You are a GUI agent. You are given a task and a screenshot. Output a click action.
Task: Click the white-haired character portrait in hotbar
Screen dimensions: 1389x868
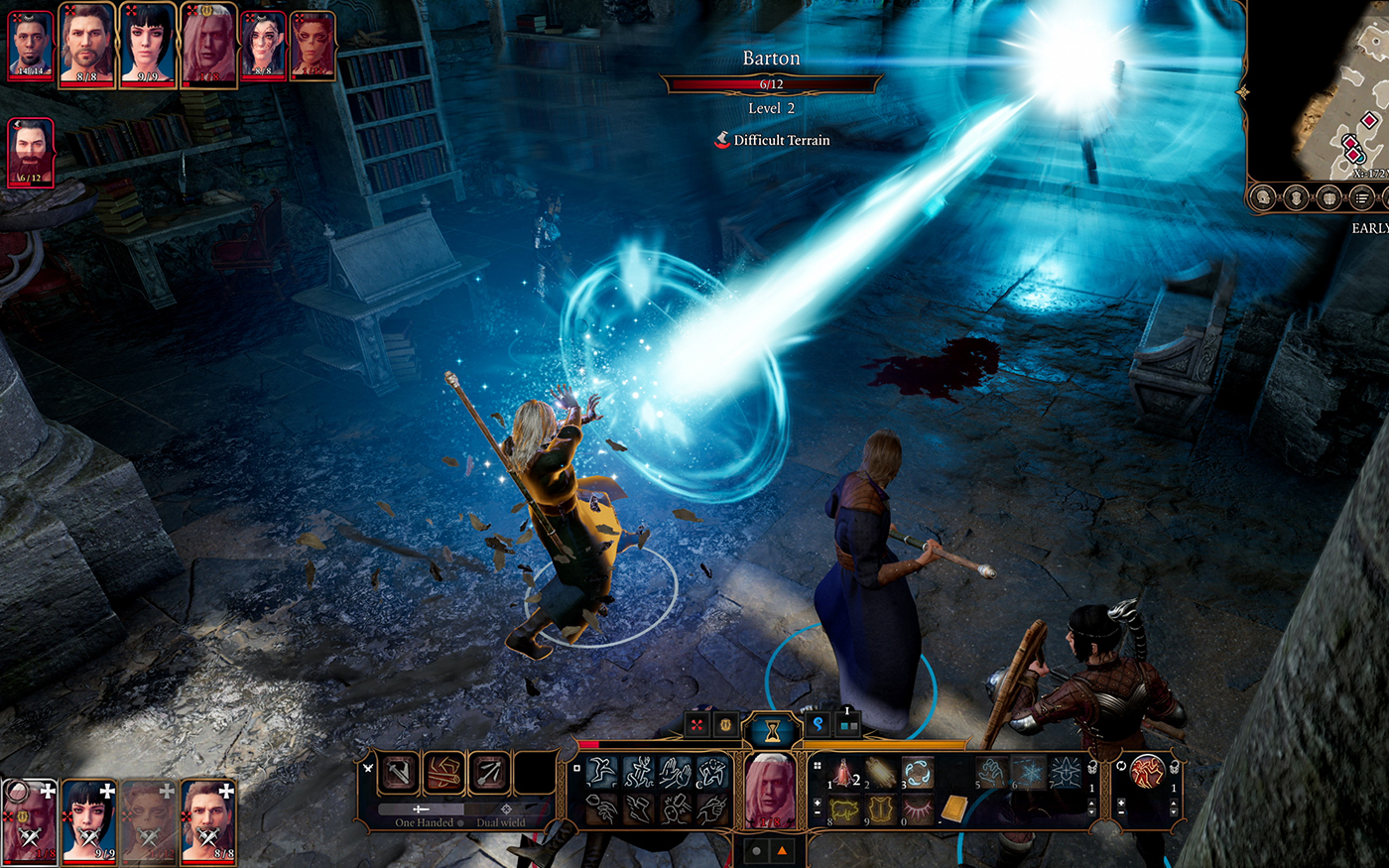[x=770, y=790]
